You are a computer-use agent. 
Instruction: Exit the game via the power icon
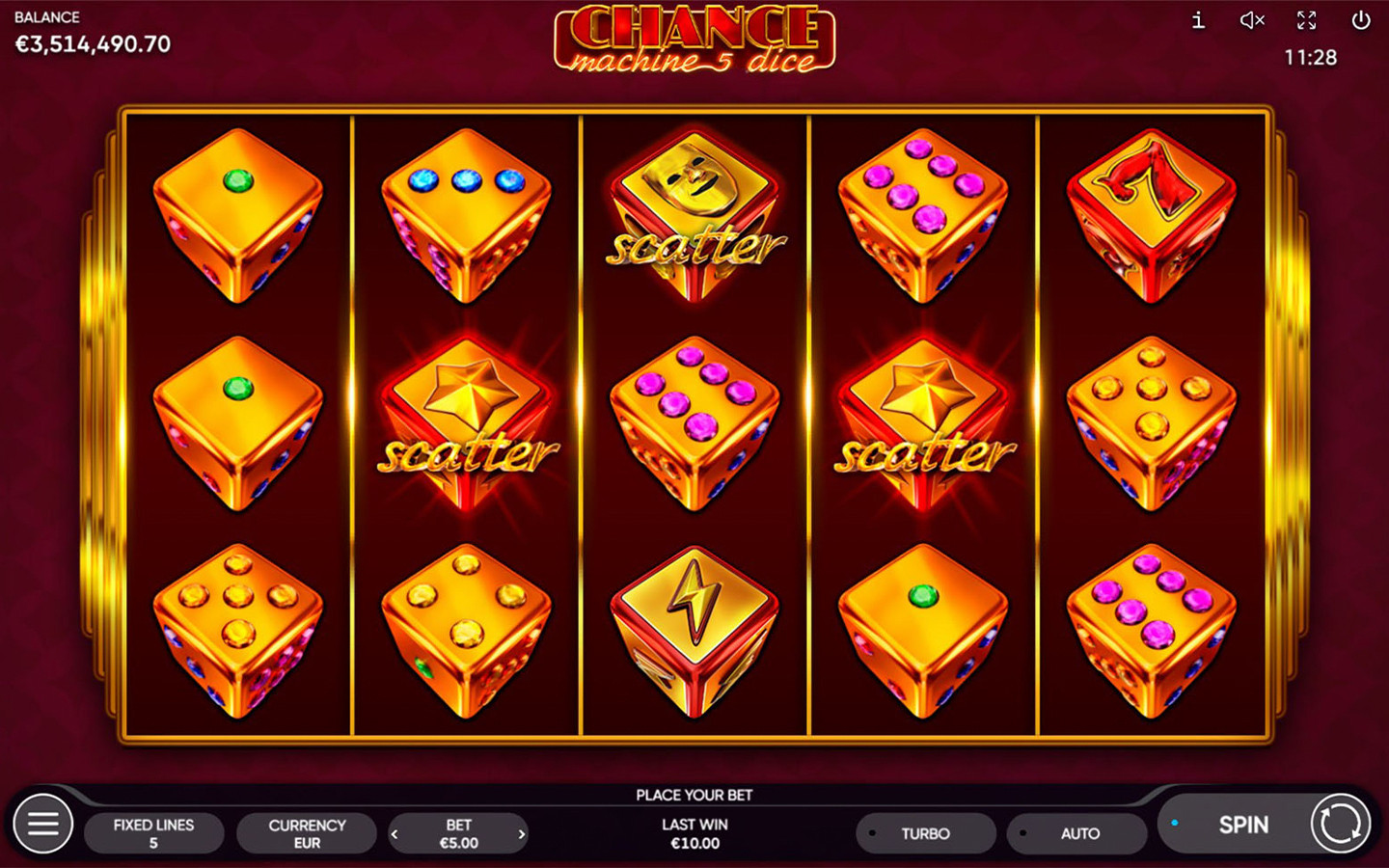pyautogui.click(x=1363, y=20)
